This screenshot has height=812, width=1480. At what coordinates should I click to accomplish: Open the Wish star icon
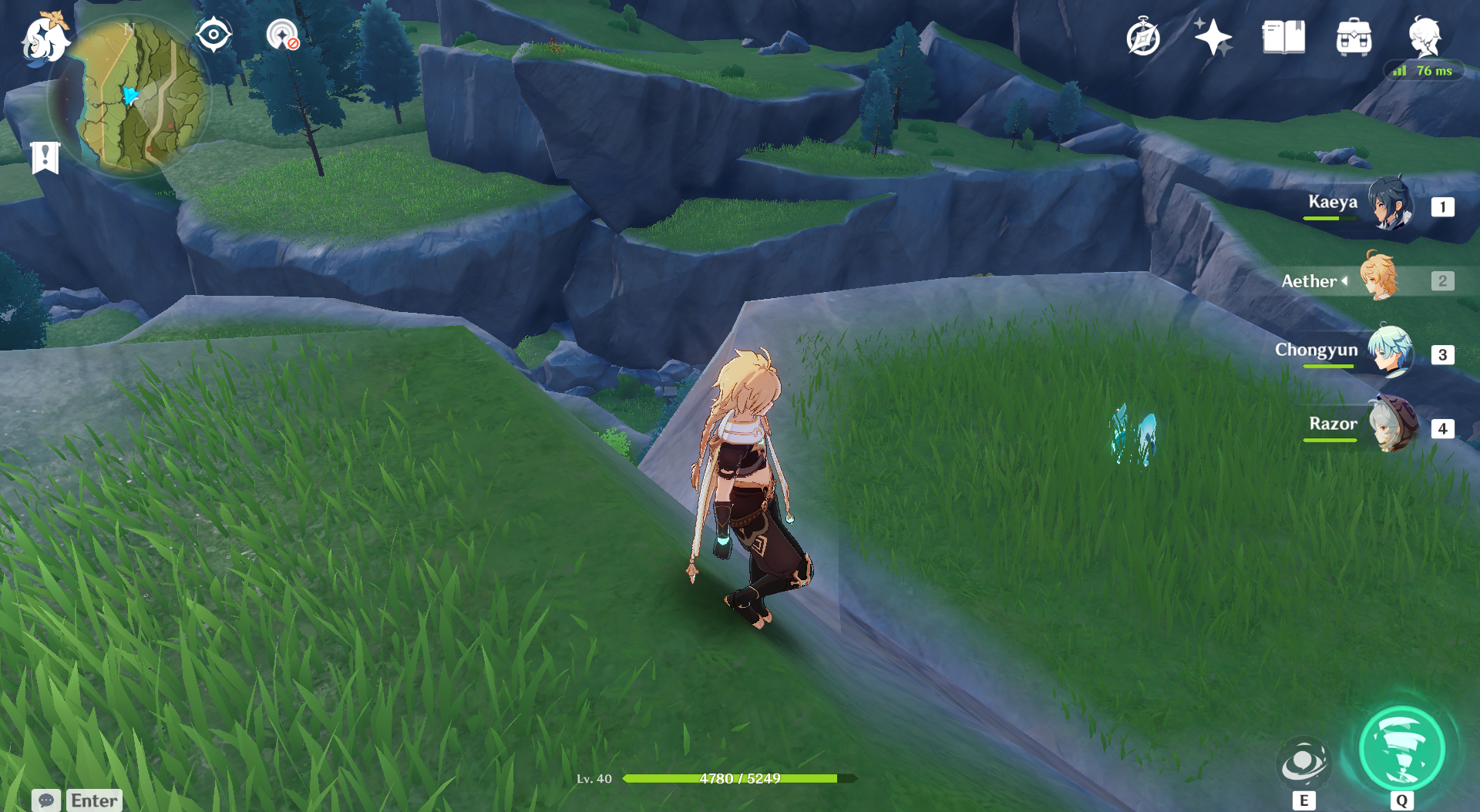1213,38
